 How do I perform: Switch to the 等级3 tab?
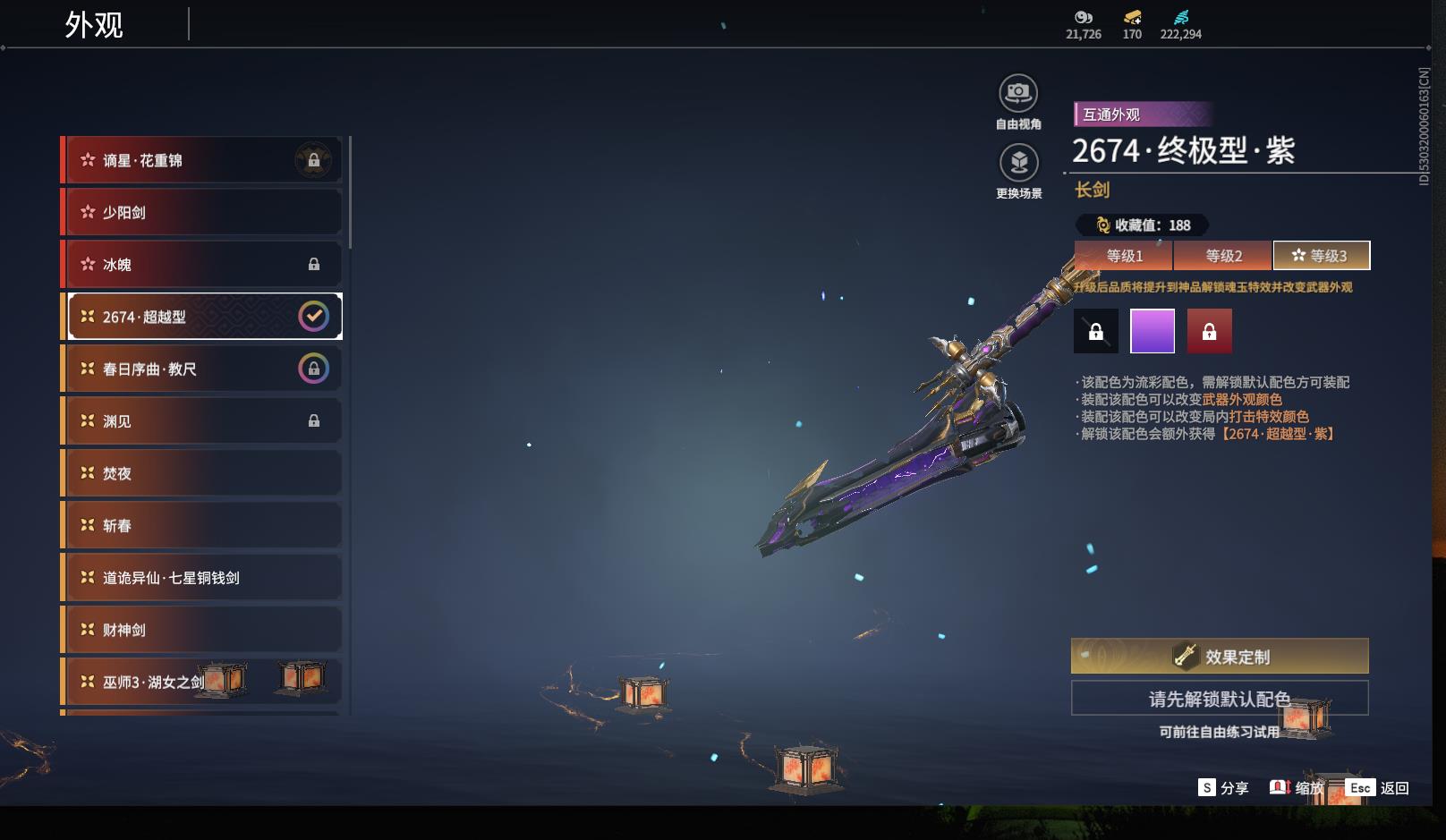coord(1321,256)
